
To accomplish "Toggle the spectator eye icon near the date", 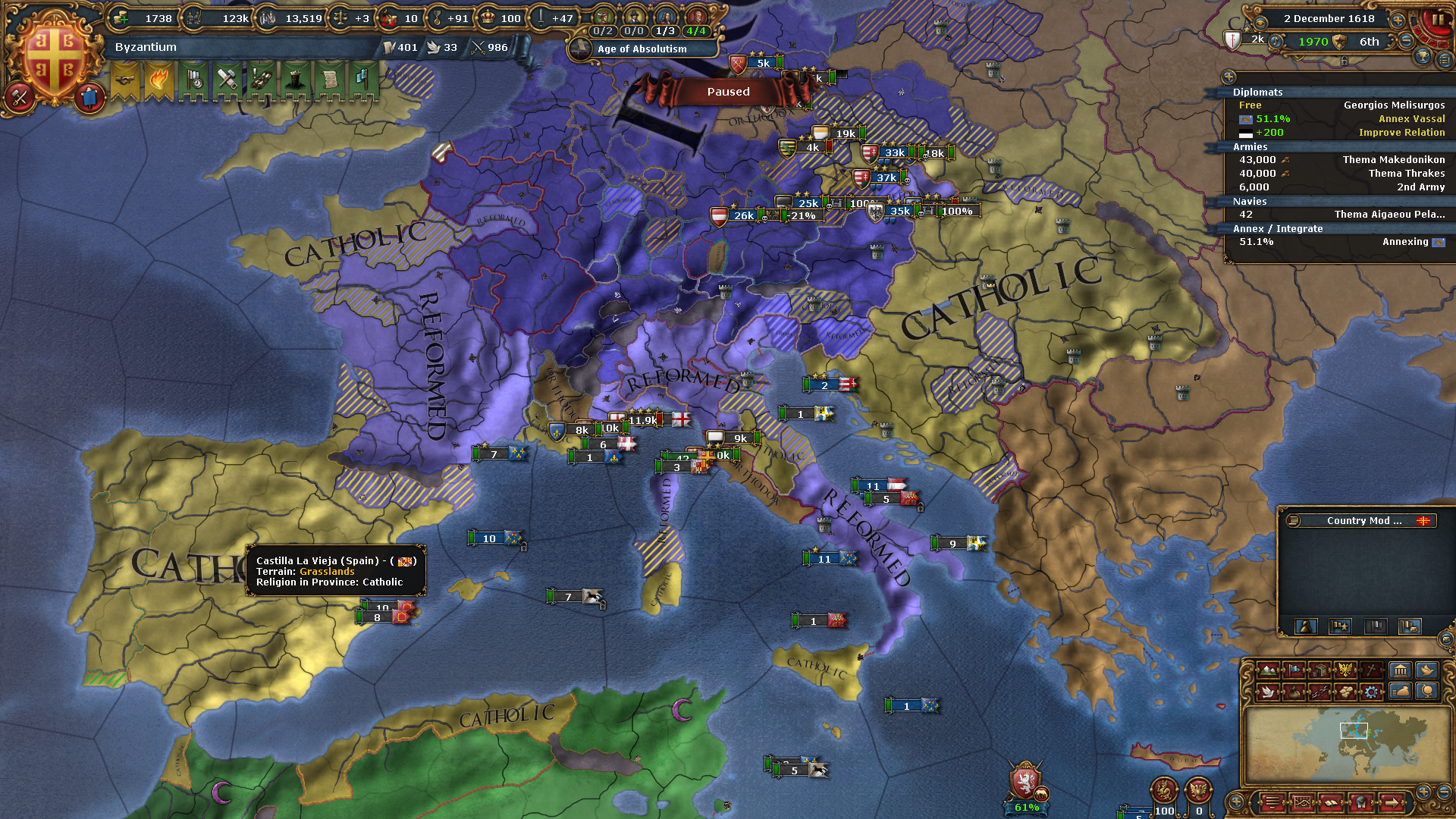I will [x=1260, y=23].
